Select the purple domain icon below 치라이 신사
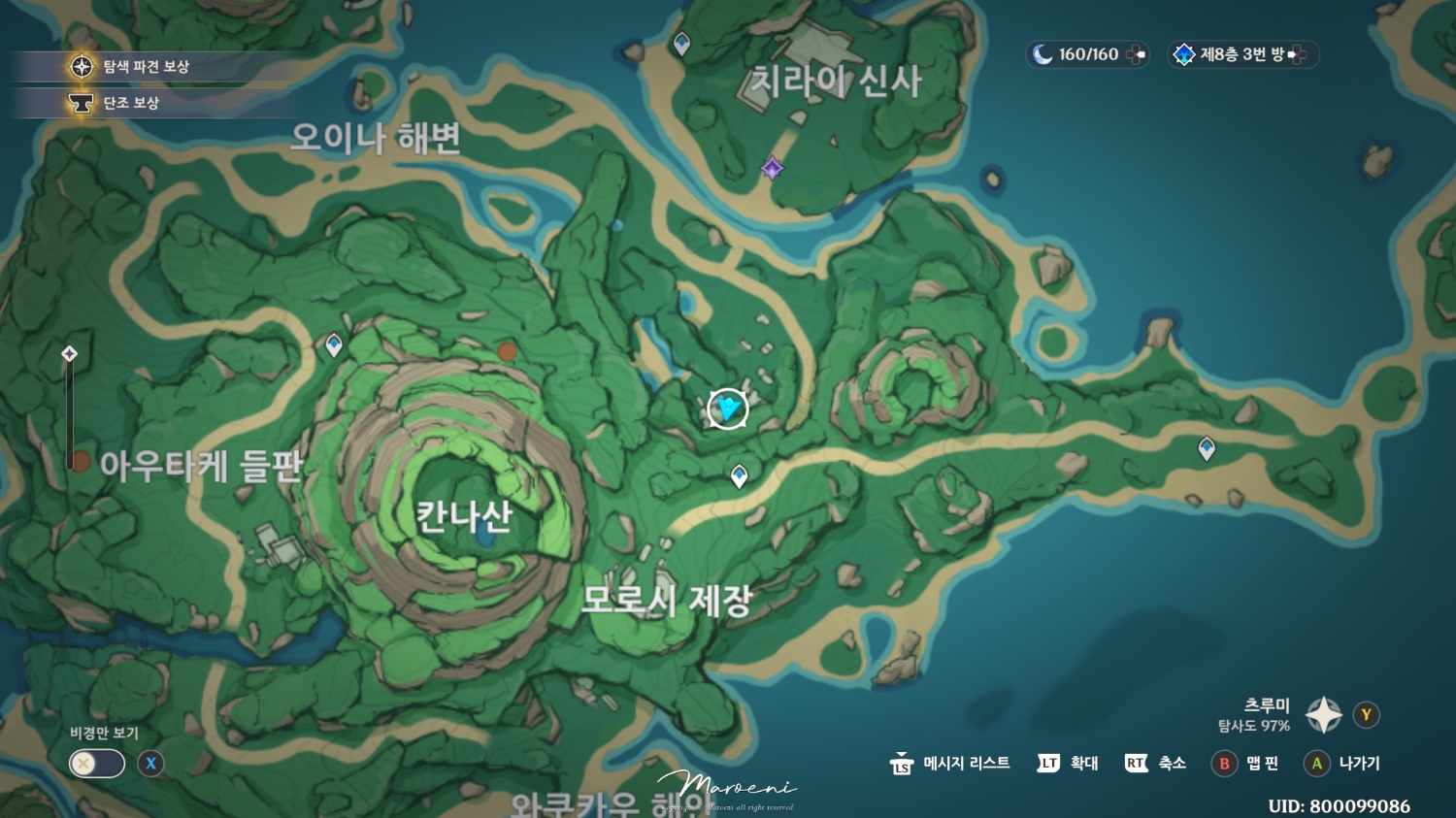The height and width of the screenshot is (818, 1456). [771, 169]
